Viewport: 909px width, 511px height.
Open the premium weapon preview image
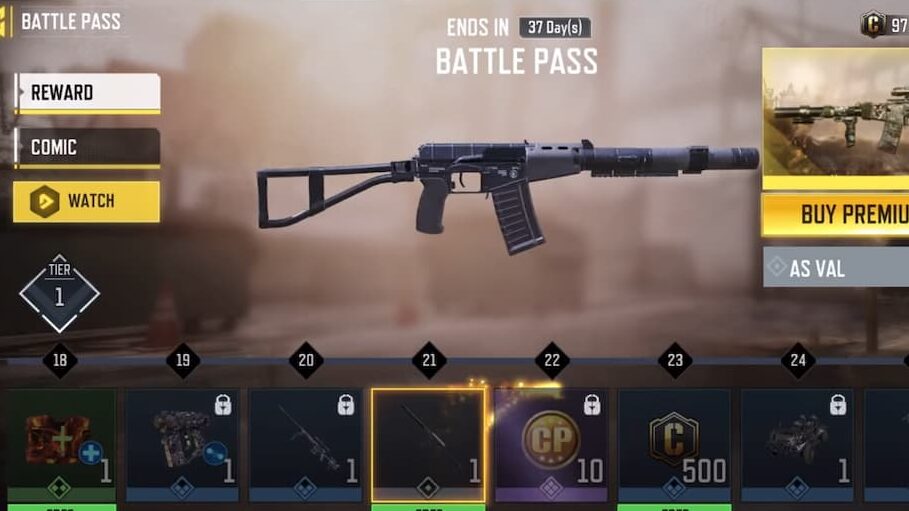click(836, 118)
